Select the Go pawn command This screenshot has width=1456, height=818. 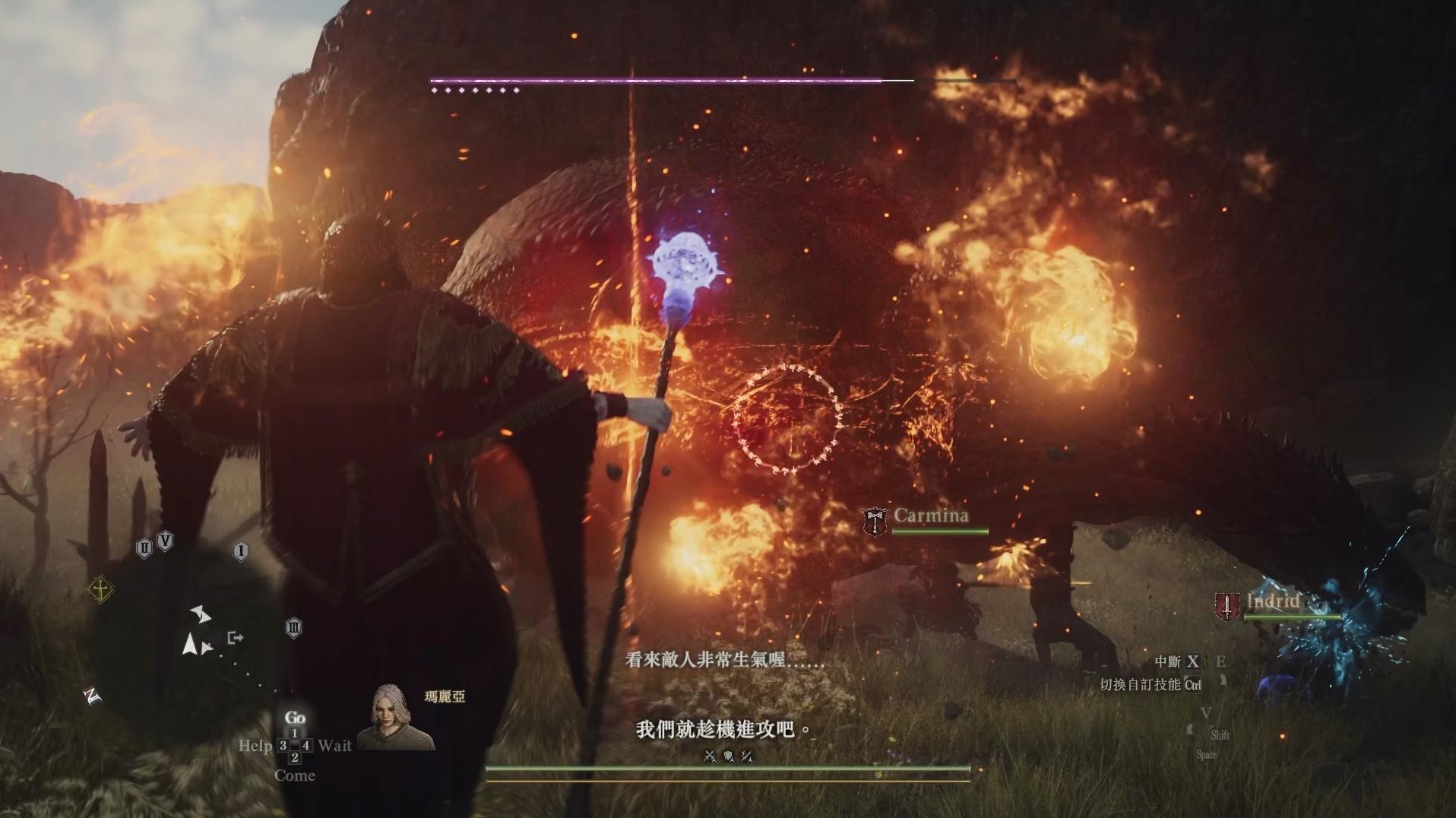coord(294,718)
